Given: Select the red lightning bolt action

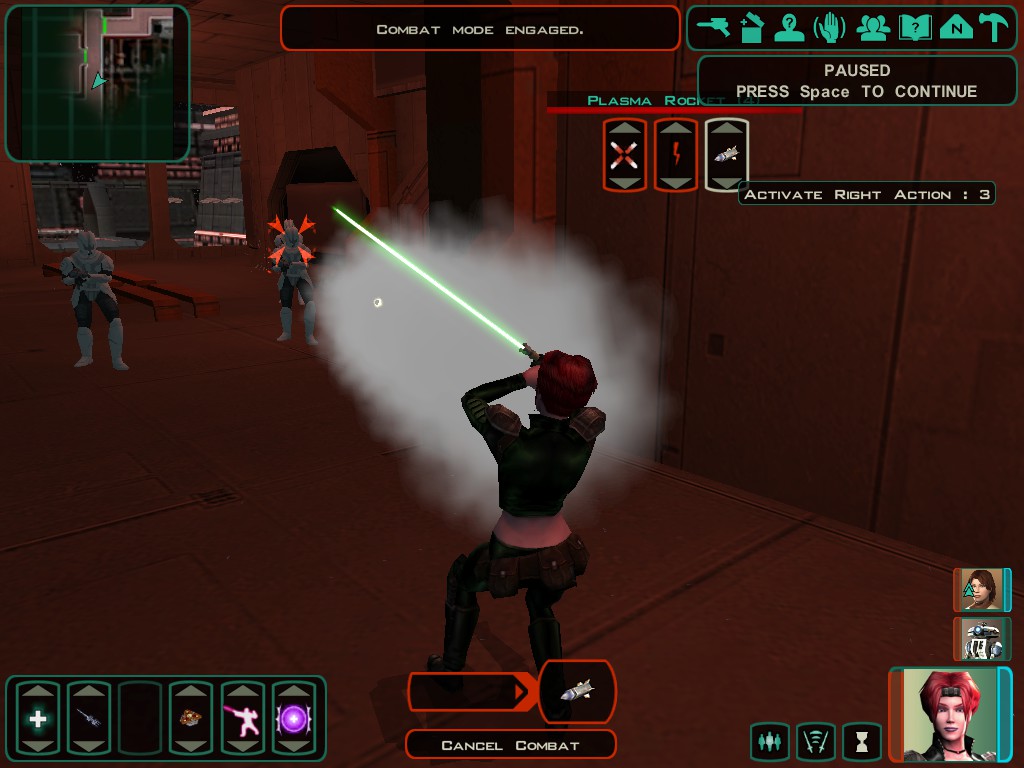Looking at the screenshot, I should pyautogui.click(x=676, y=154).
